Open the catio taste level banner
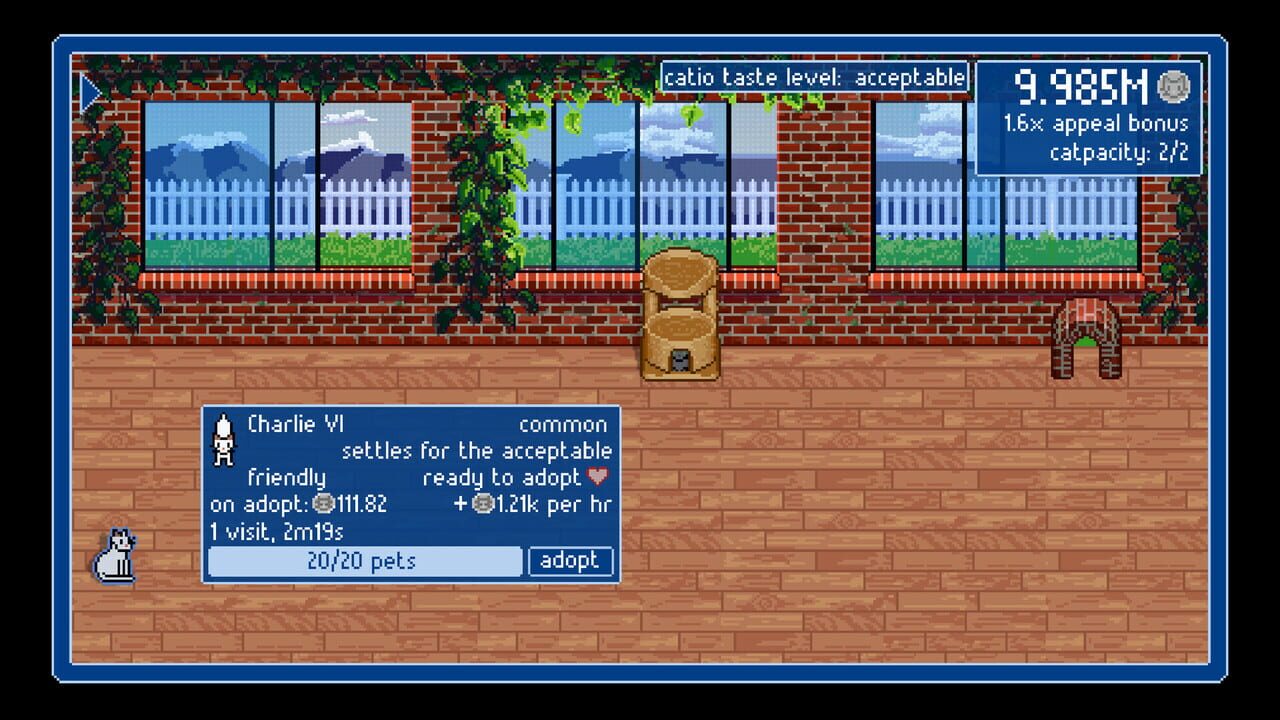The image size is (1280, 720). click(816, 76)
